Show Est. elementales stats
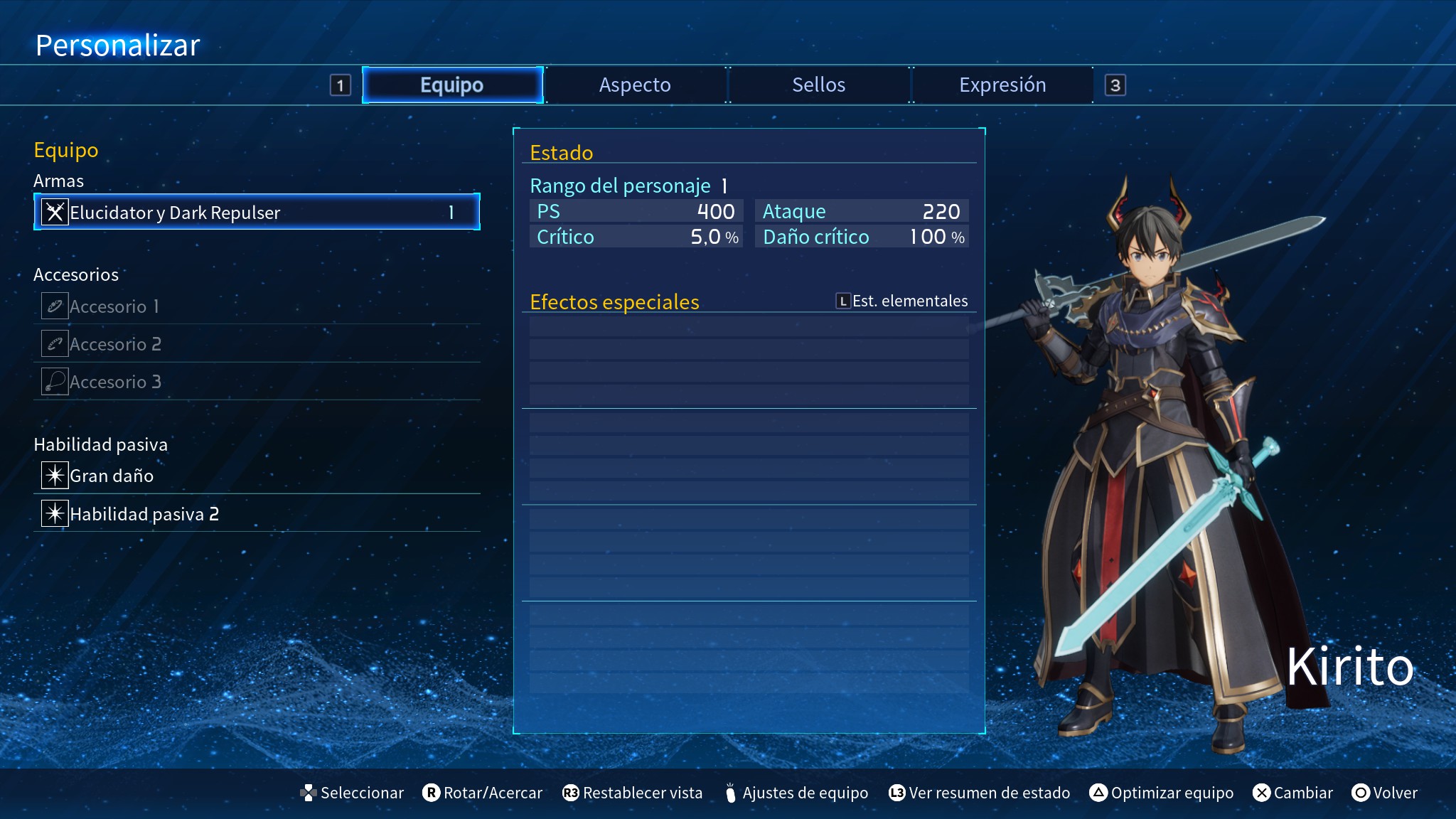 pyautogui.click(x=901, y=301)
